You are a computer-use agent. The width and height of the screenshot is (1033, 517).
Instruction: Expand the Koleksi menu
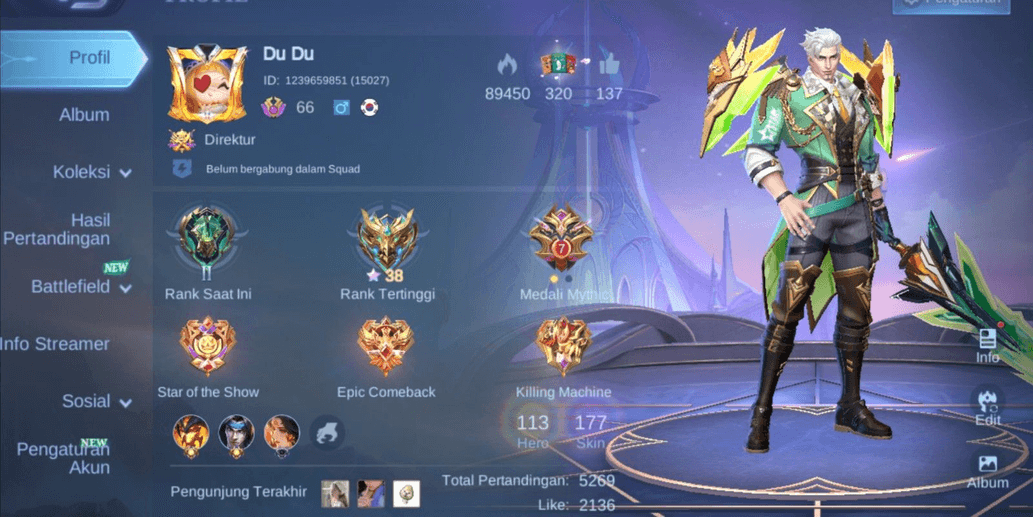[90, 172]
